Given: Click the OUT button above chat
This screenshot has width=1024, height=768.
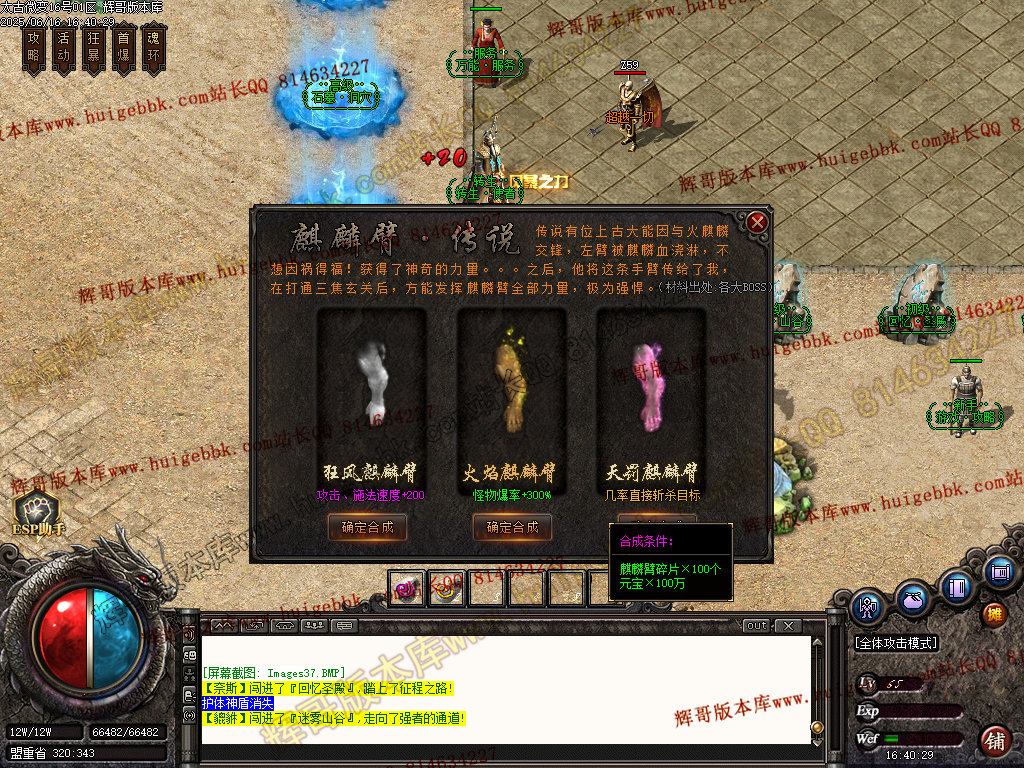Looking at the screenshot, I should [x=757, y=626].
